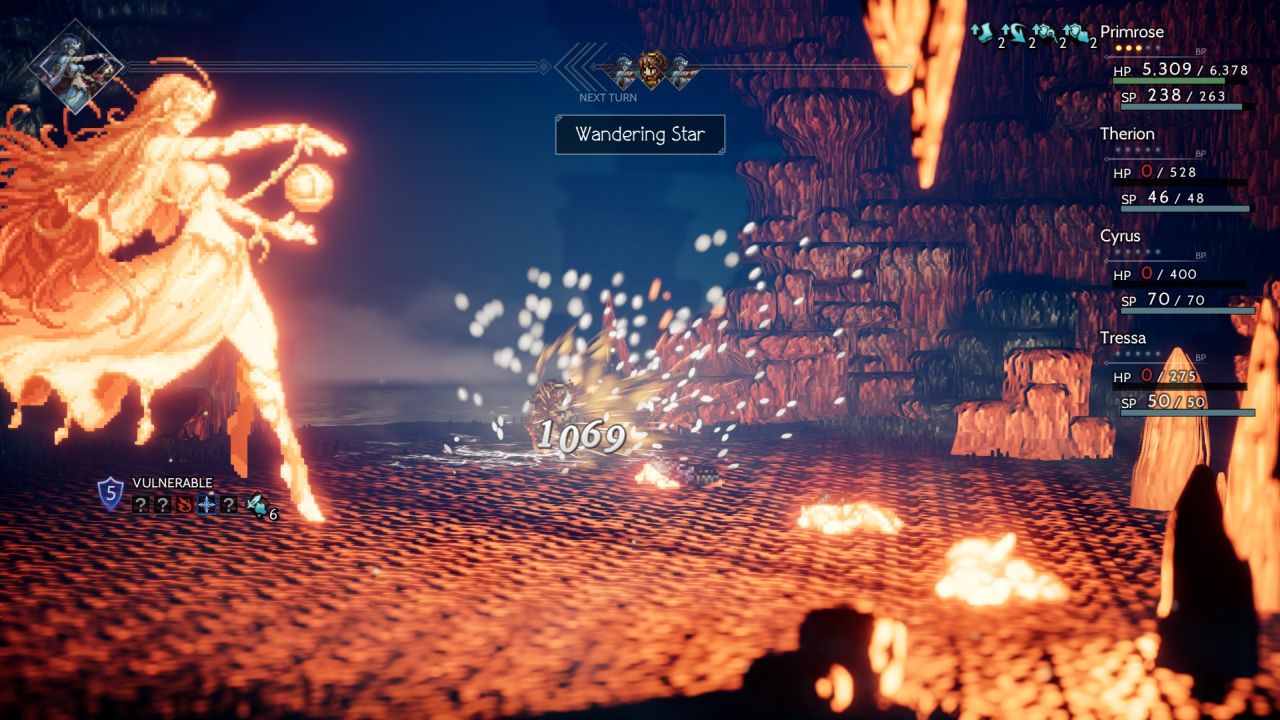The width and height of the screenshot is (1280, 720).
Task: Click the Wandering Star skill banner
Action: coord(640,134)
